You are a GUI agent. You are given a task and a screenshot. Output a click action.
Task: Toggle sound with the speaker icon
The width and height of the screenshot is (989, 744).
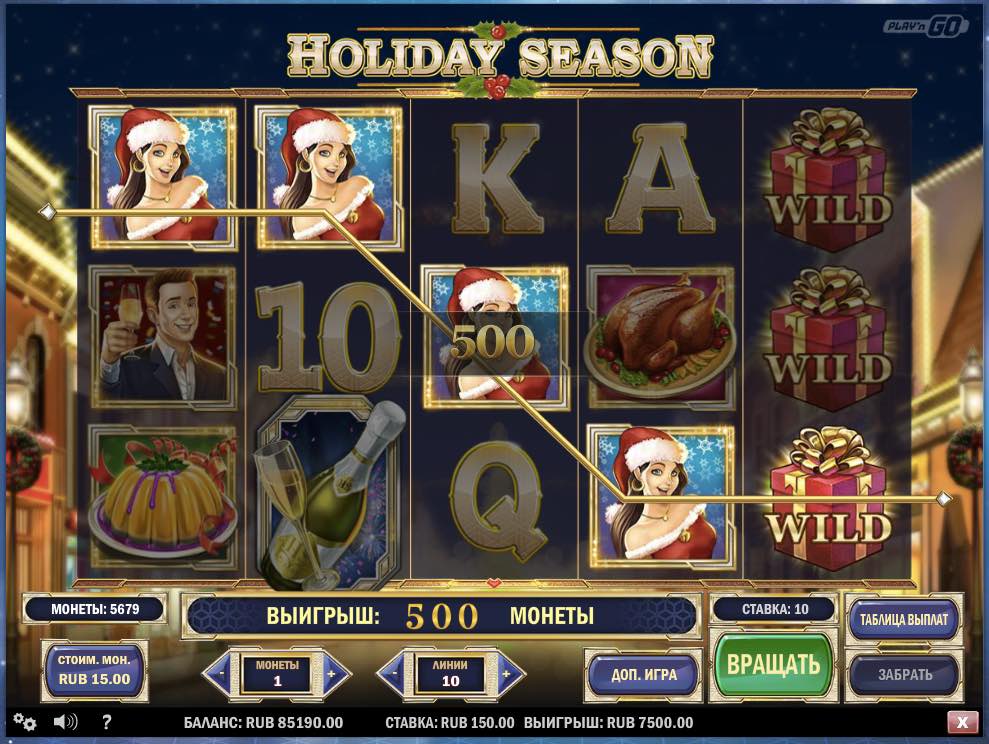(66, 722)
